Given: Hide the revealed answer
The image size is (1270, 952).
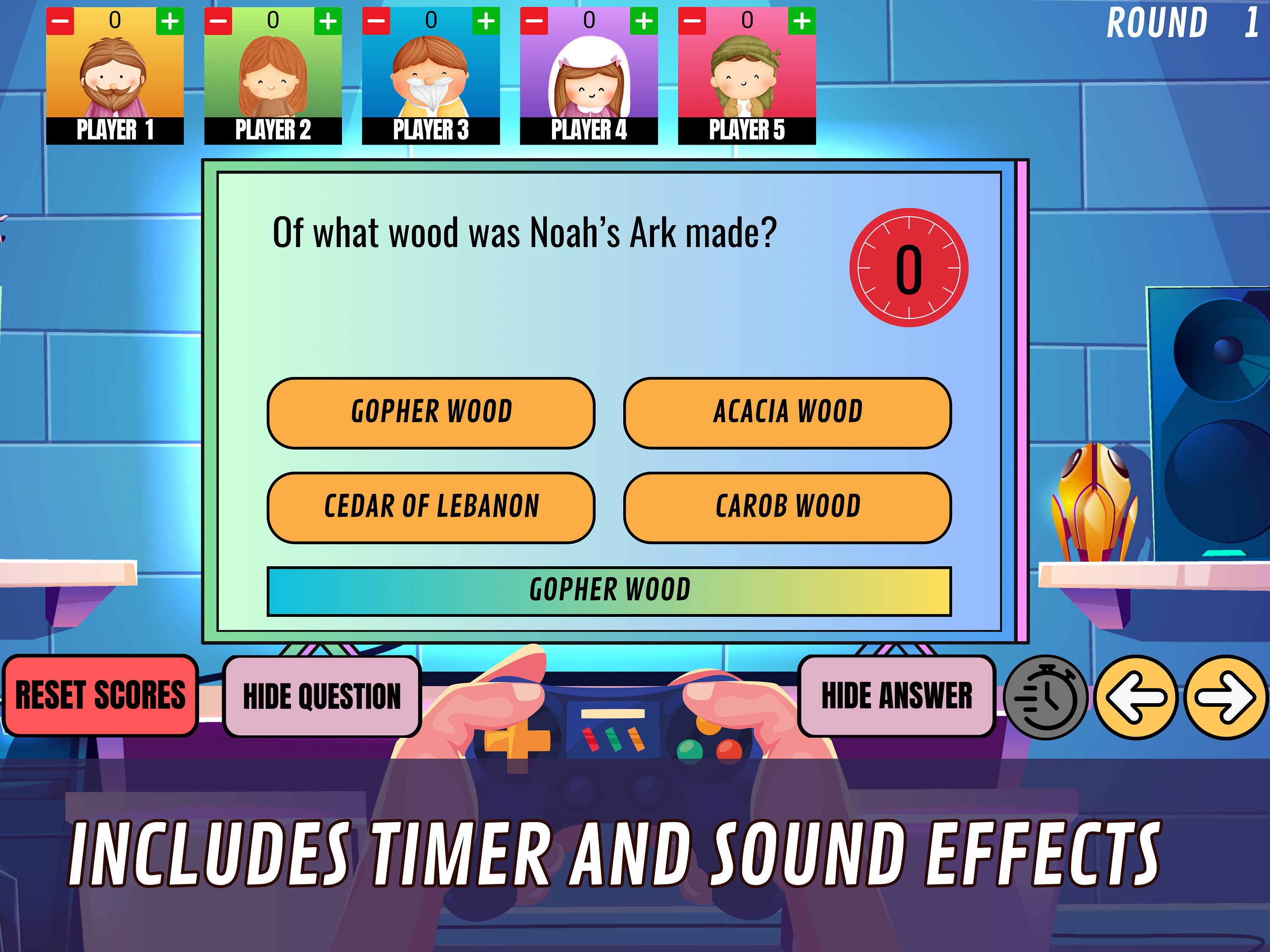Looking at the screenshot, I should pyautogui.click(x=897, y=696).
